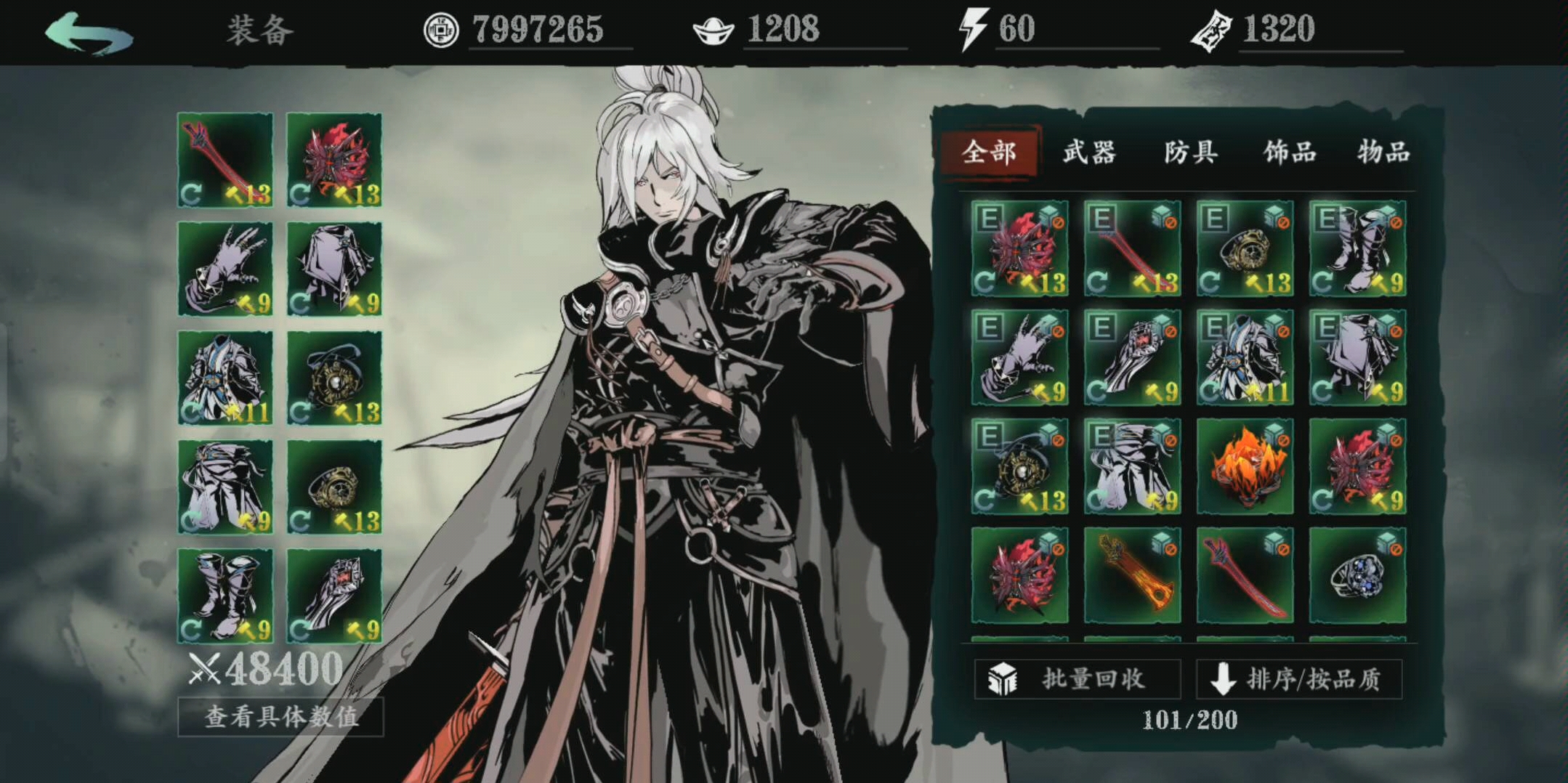Open 批量回收 batch recycle

(1077, 679)
